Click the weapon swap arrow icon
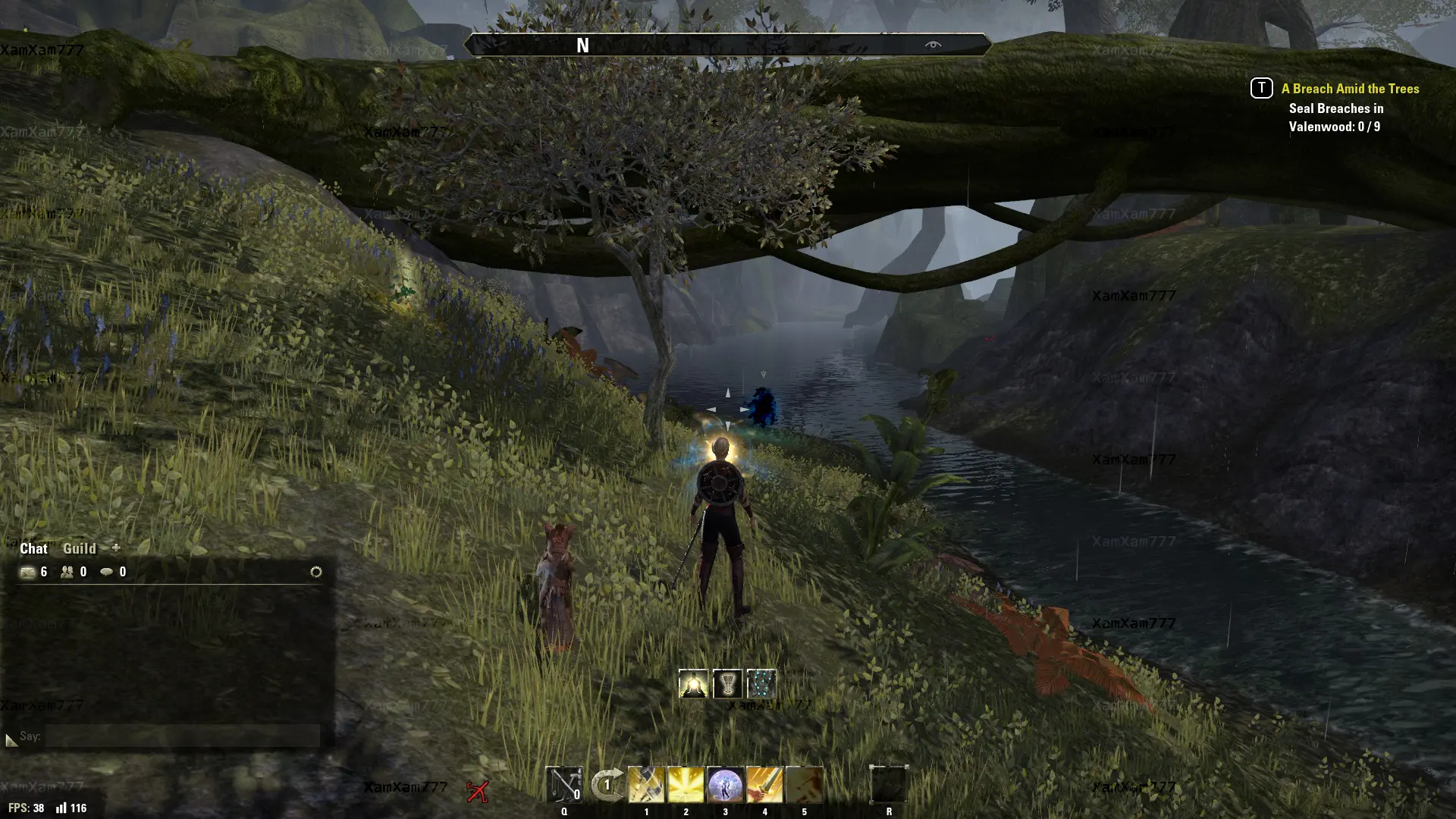This screenshot has height=819, width=1456. tap(607, 785)
